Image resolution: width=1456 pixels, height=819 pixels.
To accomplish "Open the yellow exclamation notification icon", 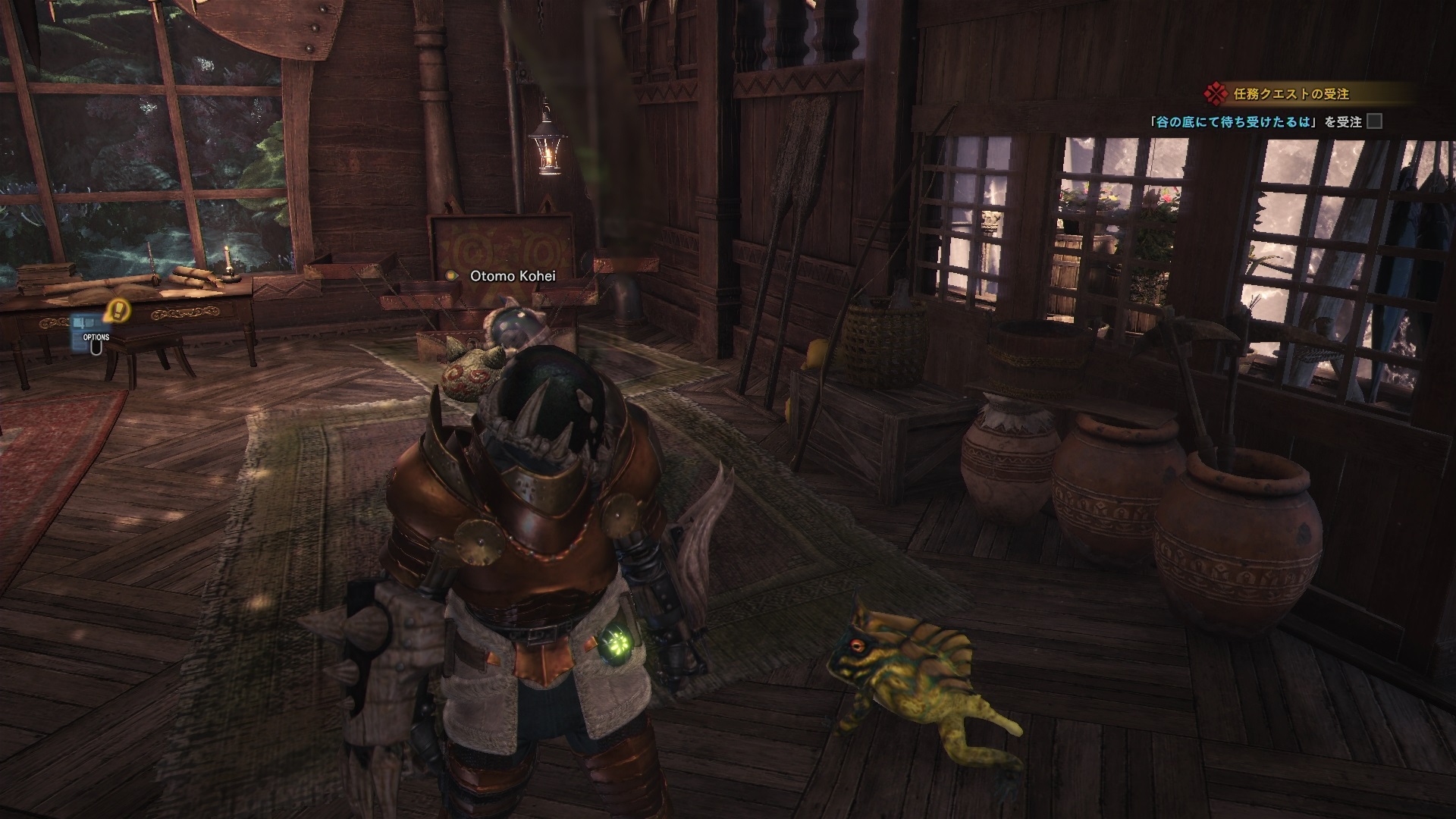I will point(118,309).
